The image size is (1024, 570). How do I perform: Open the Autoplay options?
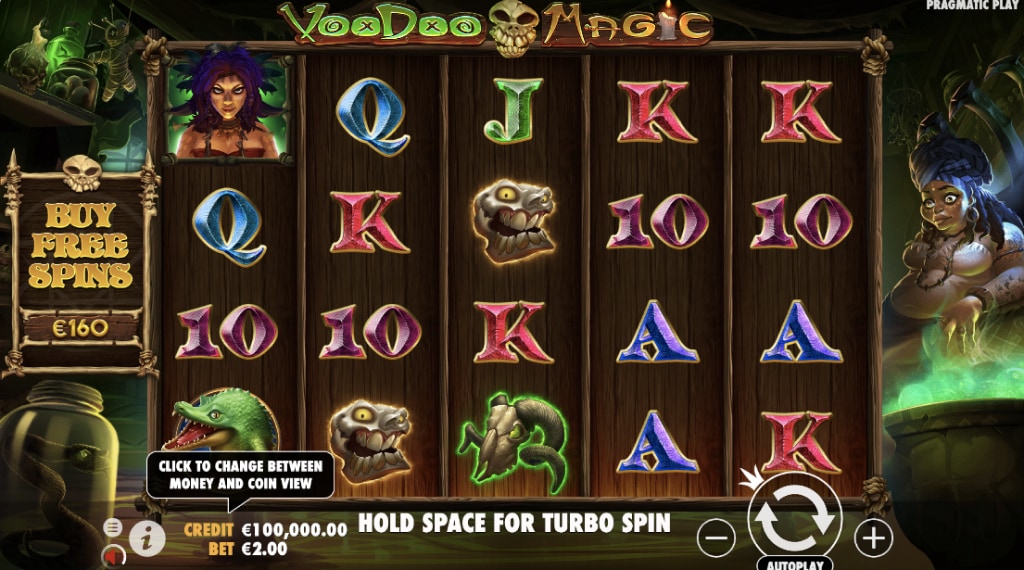tap(795, 564)
